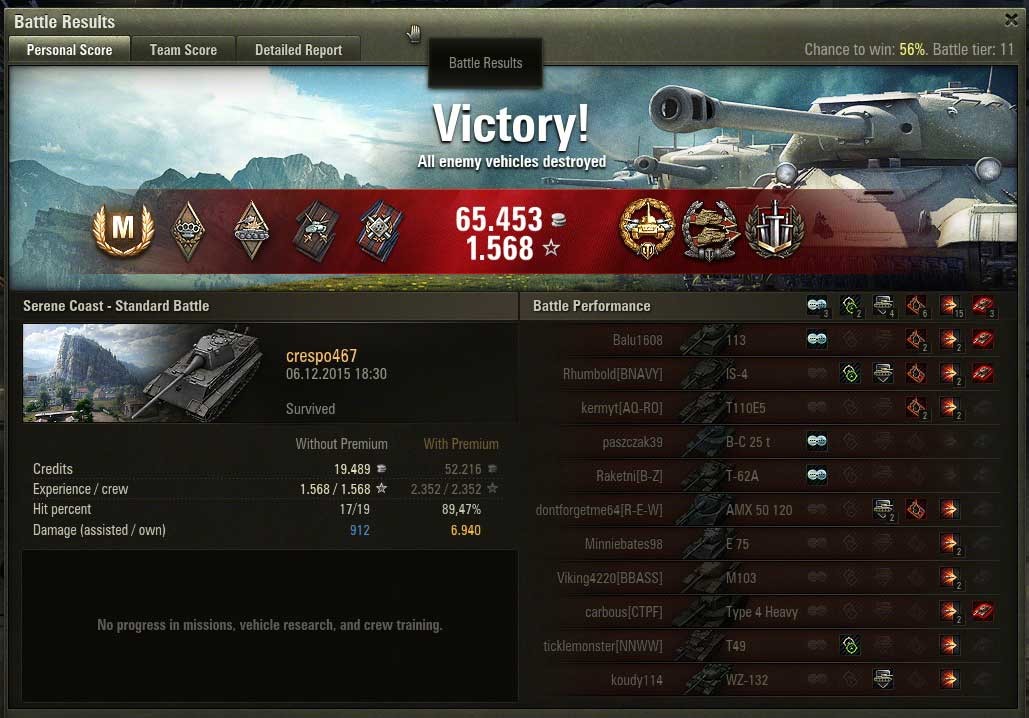1029x718 pixels.
Task: Open the Detailed Report tab
Action: pos(298,49)
